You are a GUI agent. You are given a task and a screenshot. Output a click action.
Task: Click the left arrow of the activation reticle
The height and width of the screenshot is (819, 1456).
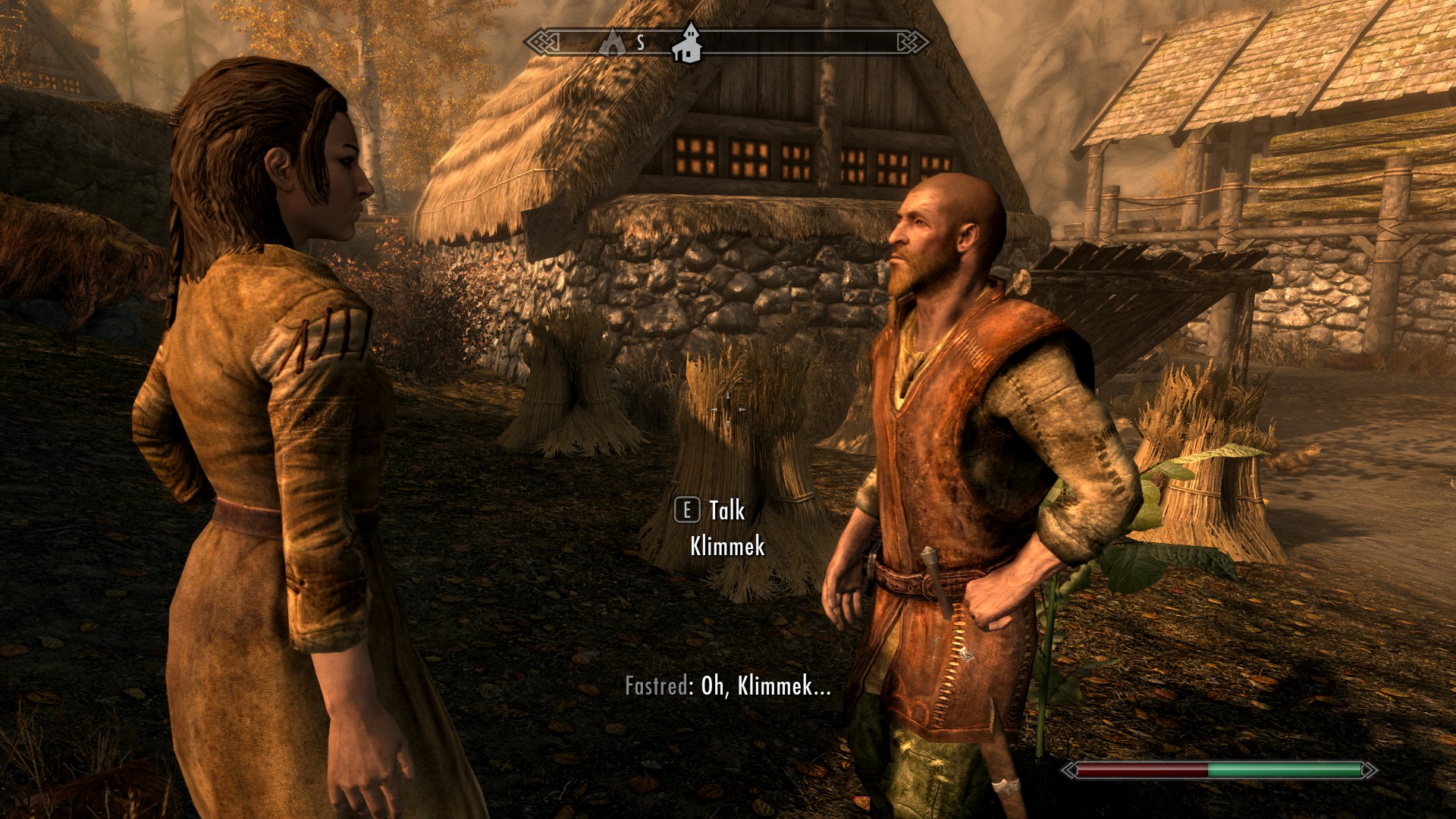coord(714,409)
